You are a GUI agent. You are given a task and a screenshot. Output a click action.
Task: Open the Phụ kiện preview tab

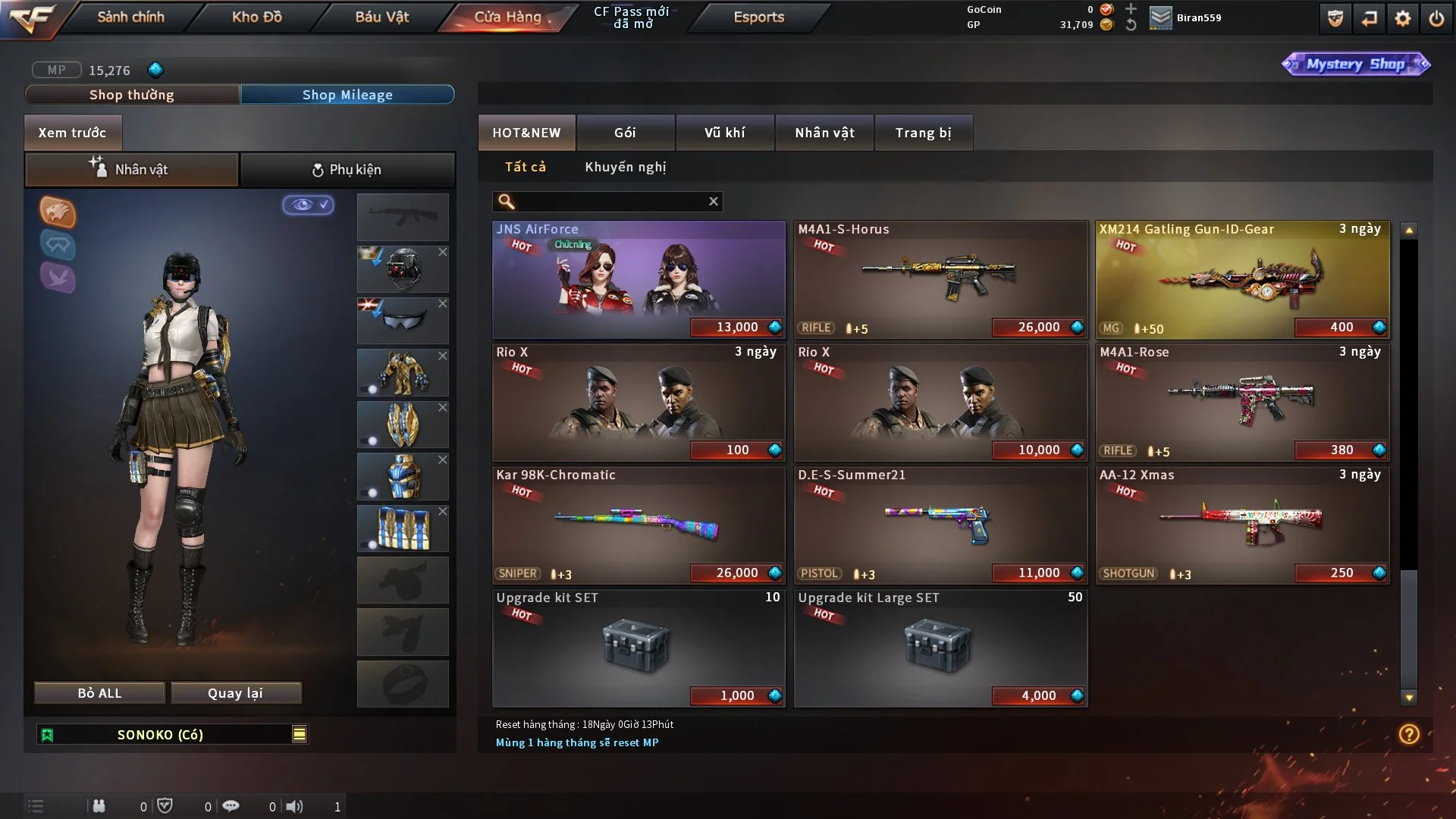(347, 170)
